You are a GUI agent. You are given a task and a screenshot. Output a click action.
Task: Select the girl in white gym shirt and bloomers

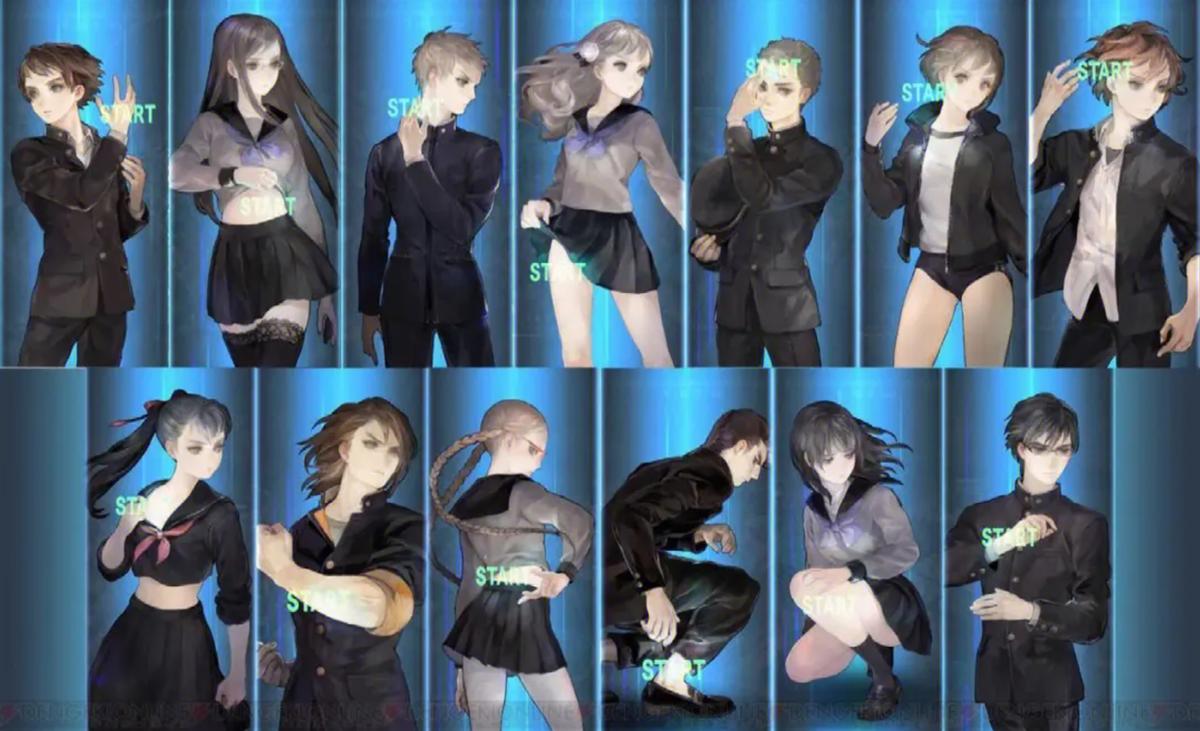944,190
